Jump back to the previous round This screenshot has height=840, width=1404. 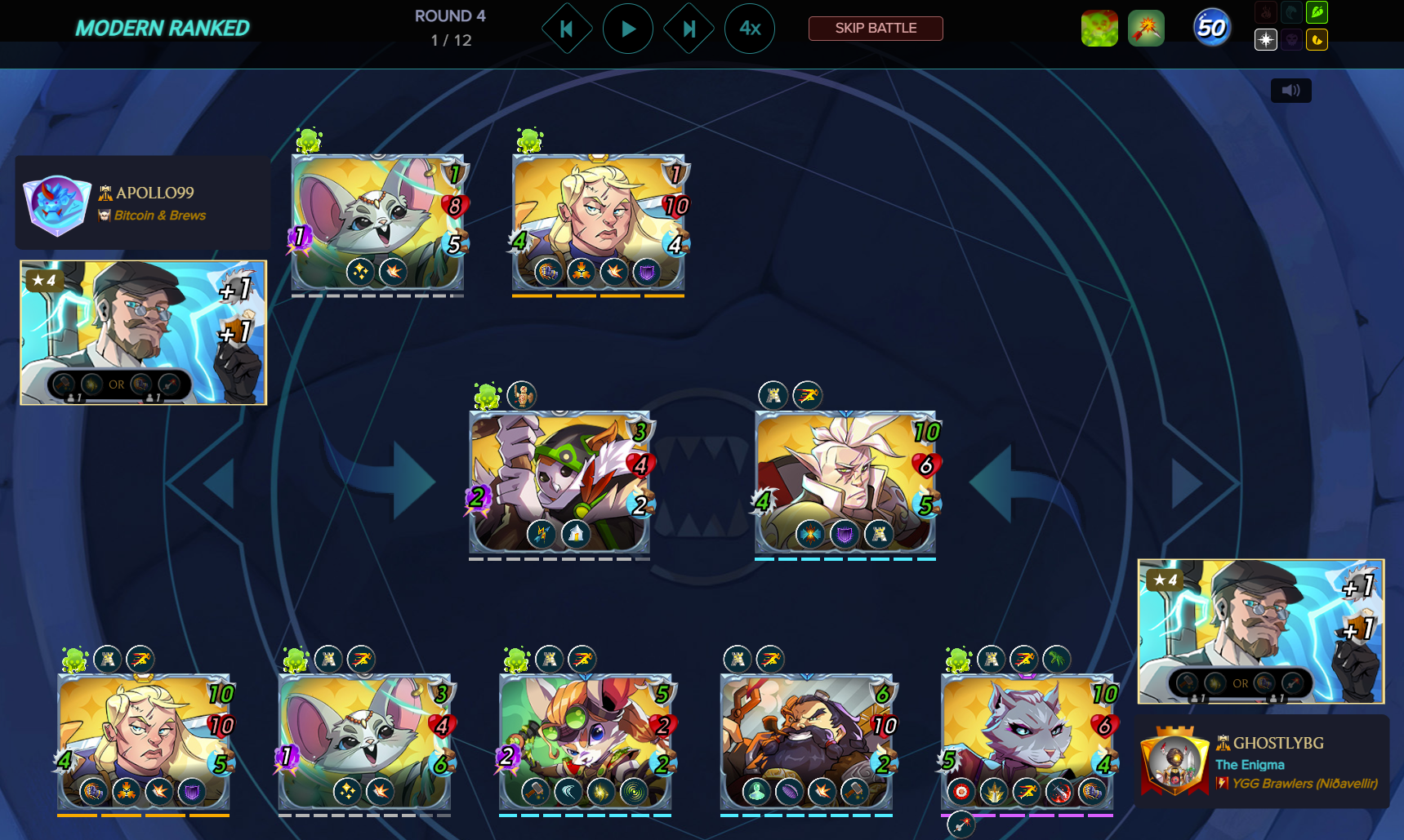coord(566,29)
